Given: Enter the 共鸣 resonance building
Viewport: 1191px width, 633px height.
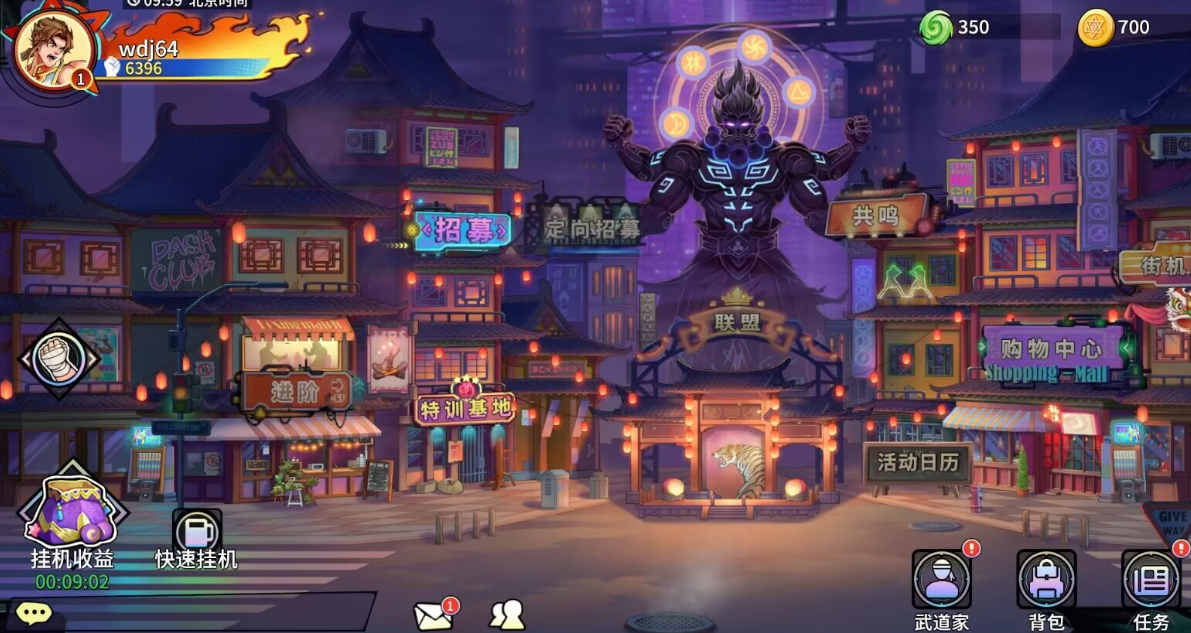Looking at the screenshot, I should point(876,215).
